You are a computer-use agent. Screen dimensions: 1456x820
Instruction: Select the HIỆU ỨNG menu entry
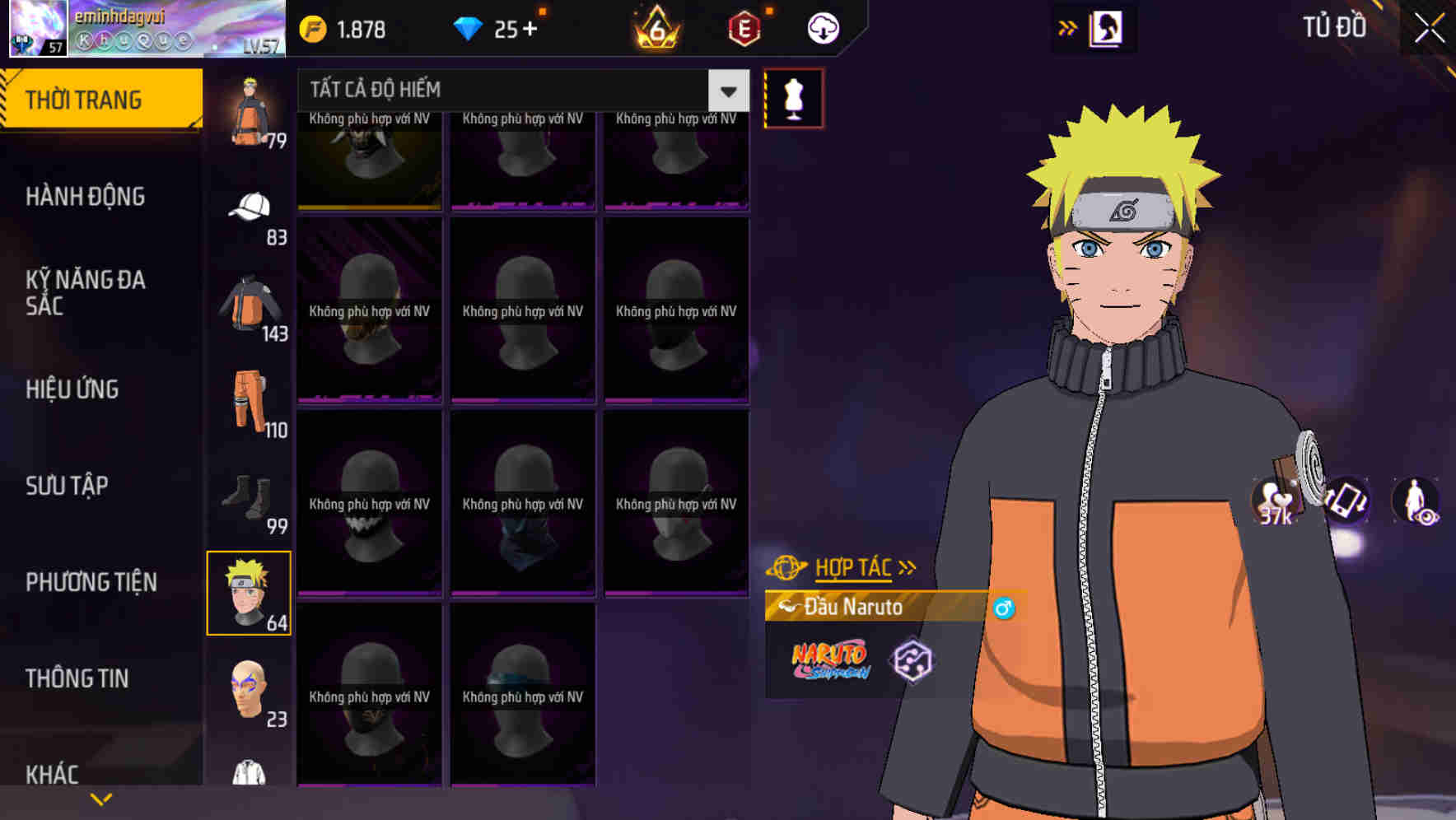coord(72,389)
